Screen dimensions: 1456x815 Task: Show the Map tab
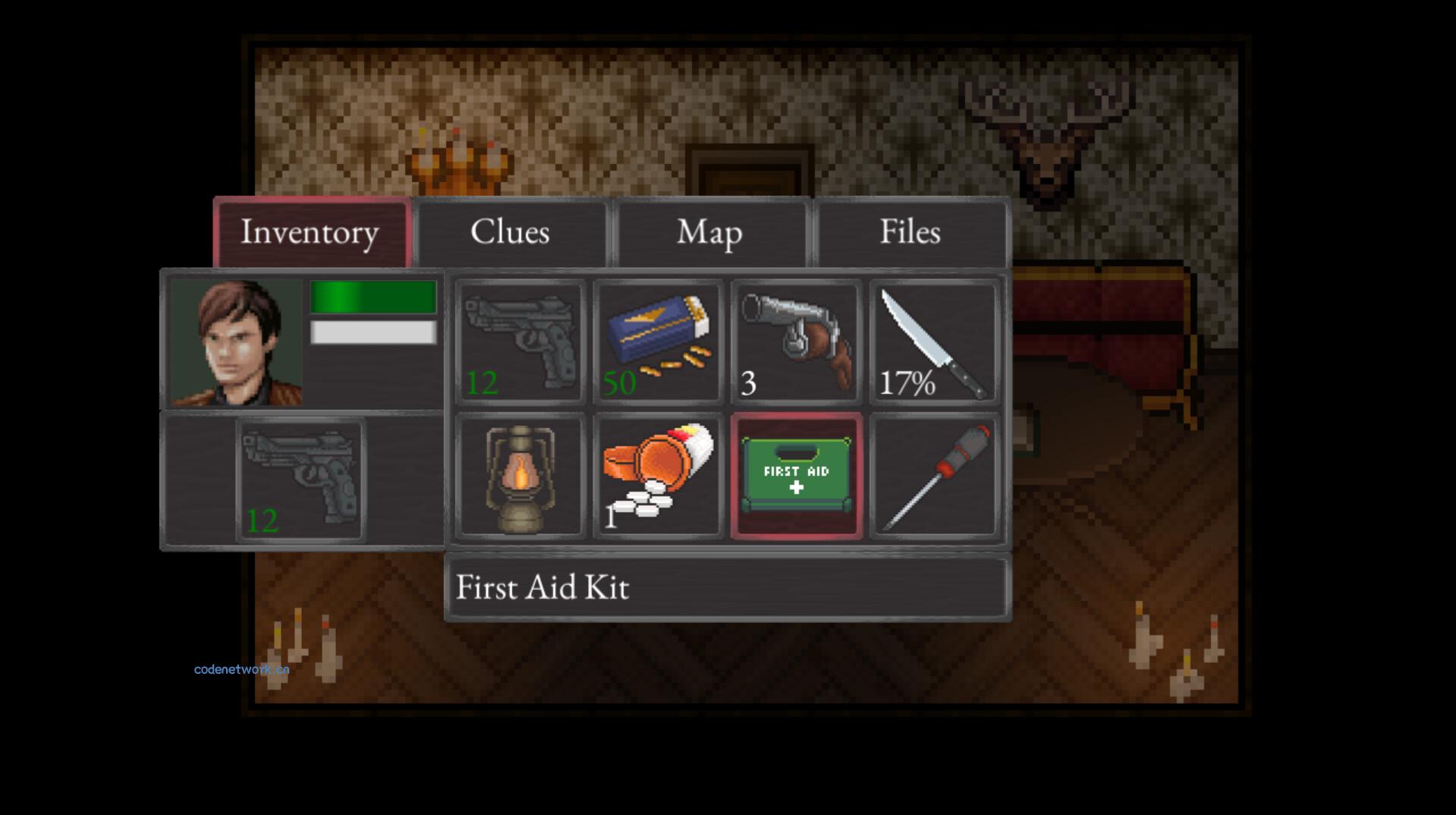pyautogui.click(x=710, y=232)
